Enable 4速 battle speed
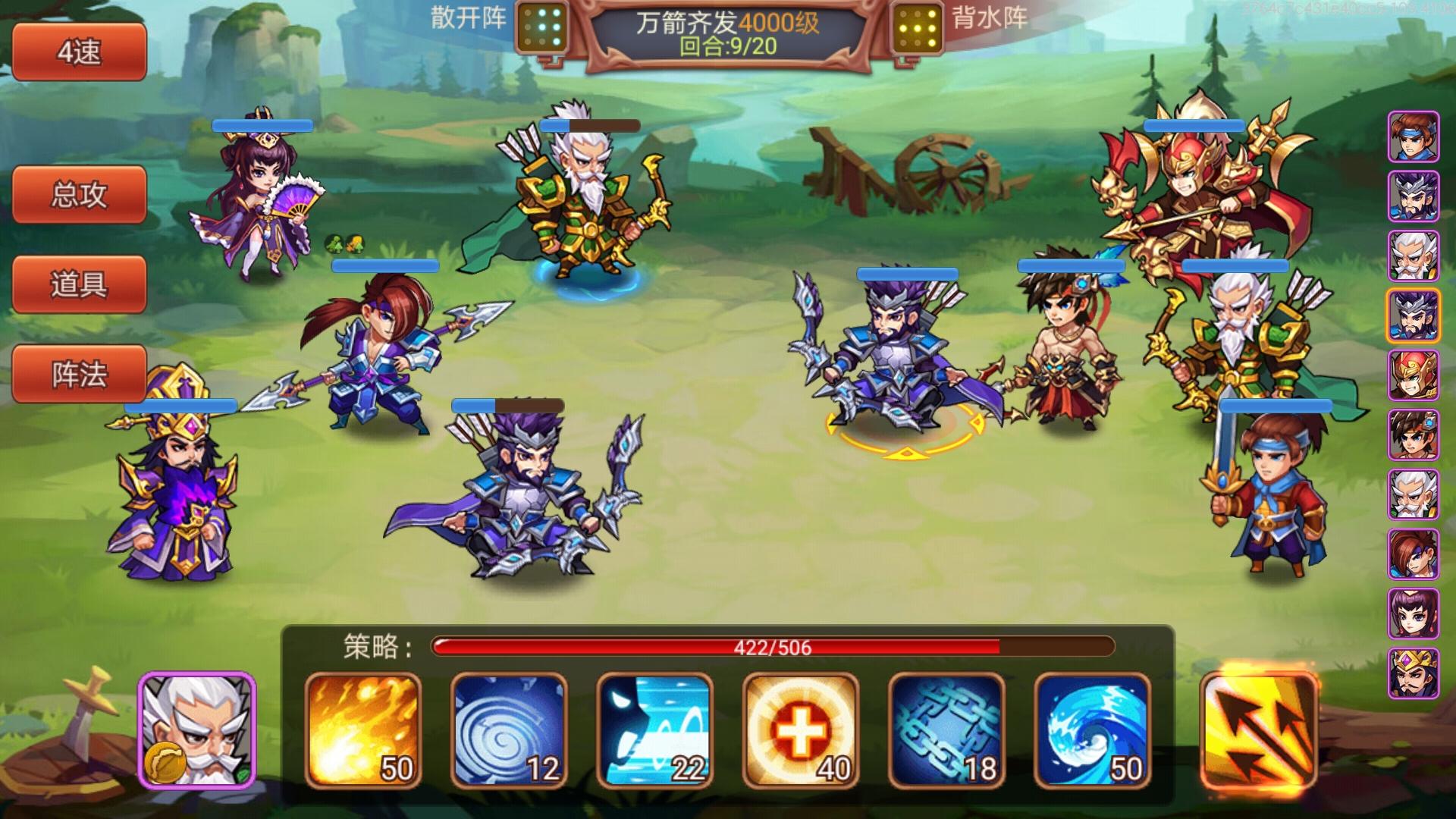This screenshot has width=1456, height=819. pyautogui.click(x=79, y=53)
